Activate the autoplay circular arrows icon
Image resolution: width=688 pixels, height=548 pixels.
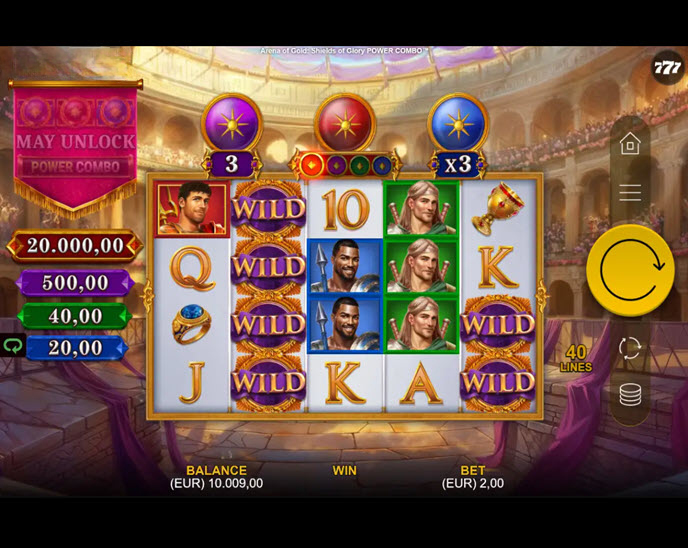pyautogui.click(x=630, y=347)
